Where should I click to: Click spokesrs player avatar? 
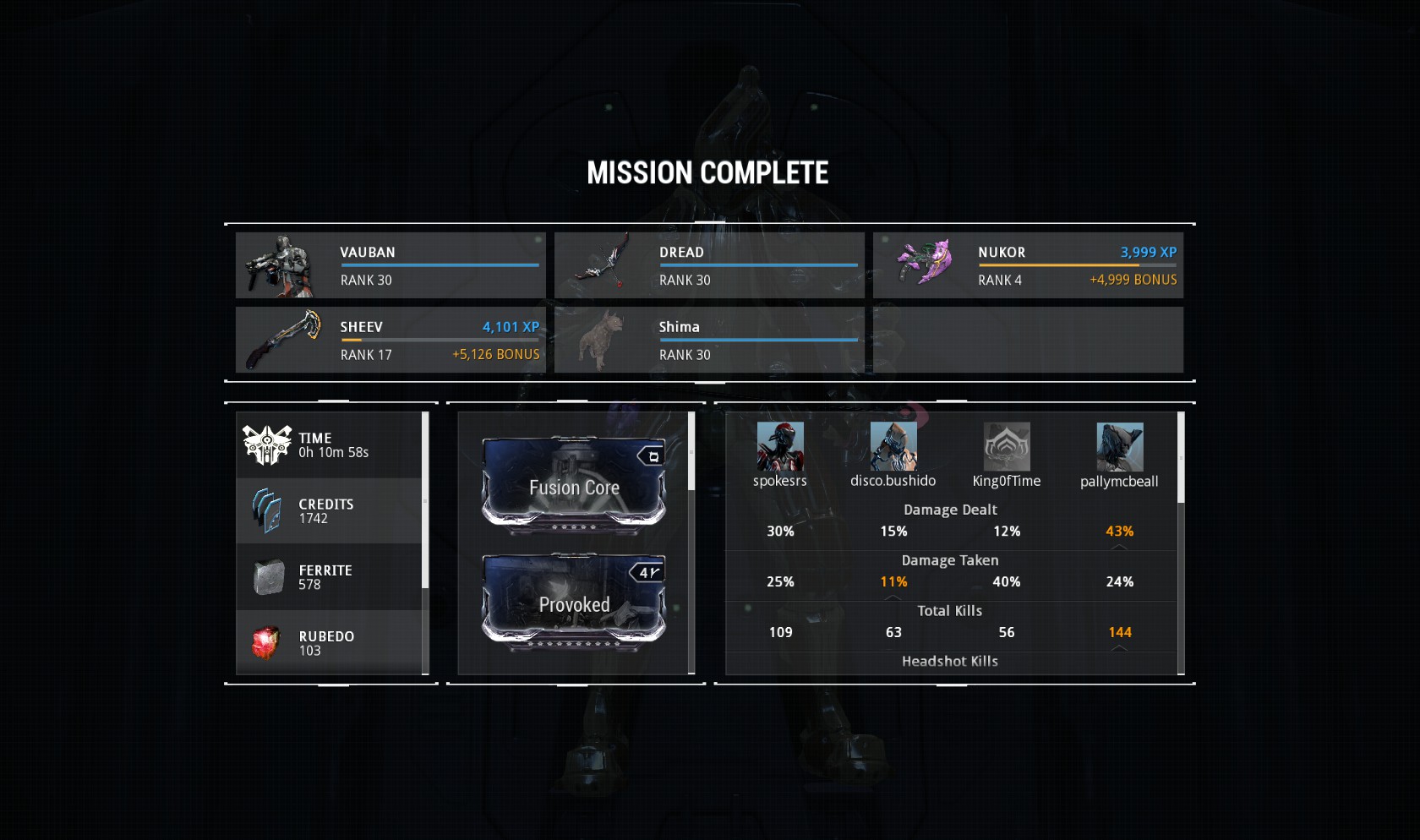pyautogui.click(x=780, y=447)
